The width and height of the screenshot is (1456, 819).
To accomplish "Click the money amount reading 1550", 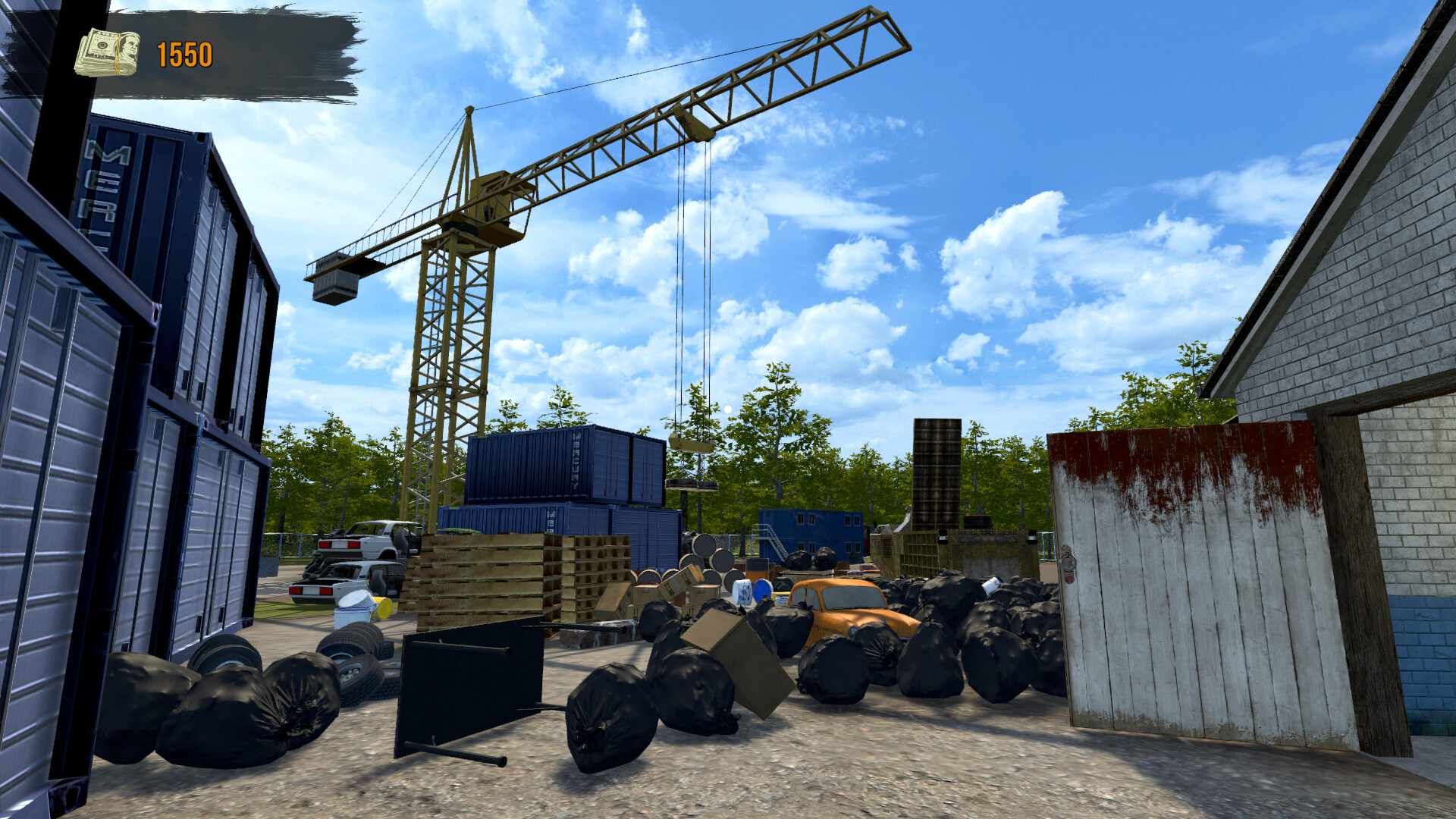I will tap(184, 53).
